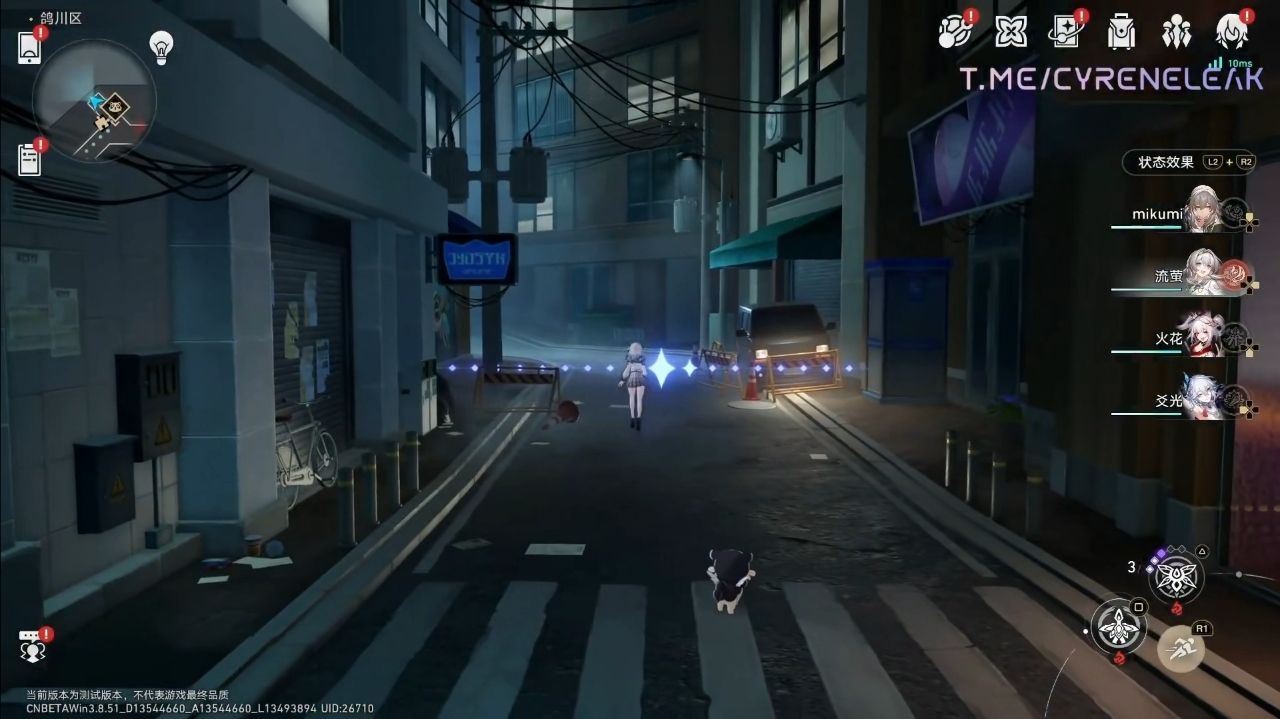
Task: Open the backpack inventory
Action: [x=1121, y=32]
